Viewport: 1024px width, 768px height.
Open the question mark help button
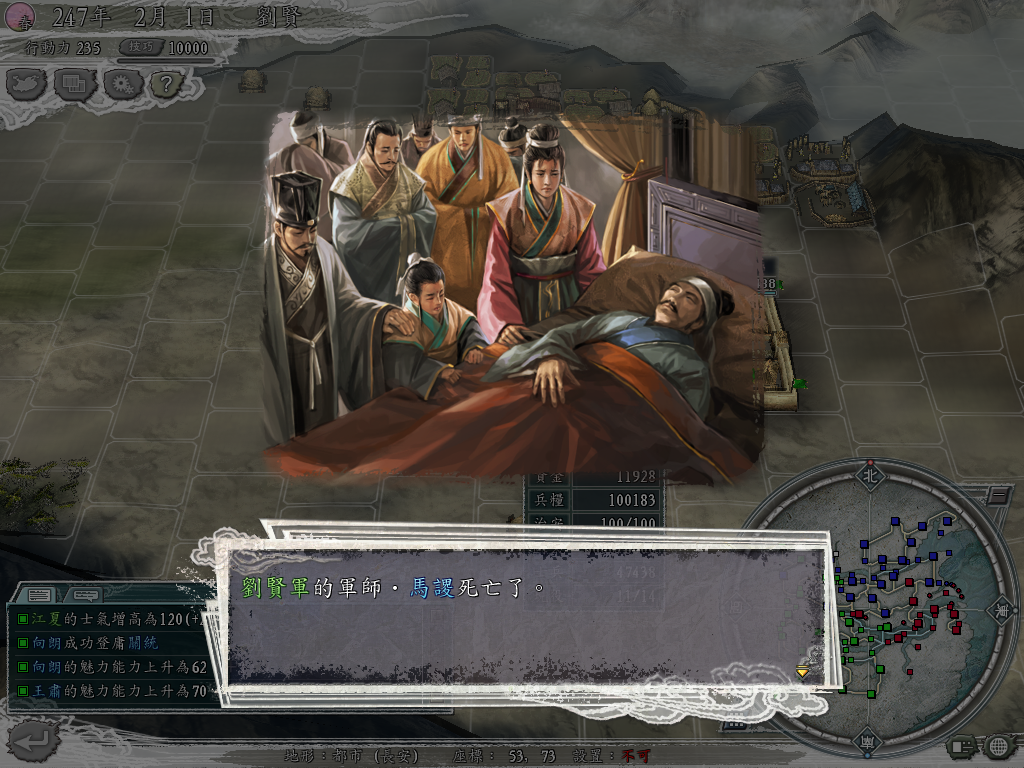167,84
